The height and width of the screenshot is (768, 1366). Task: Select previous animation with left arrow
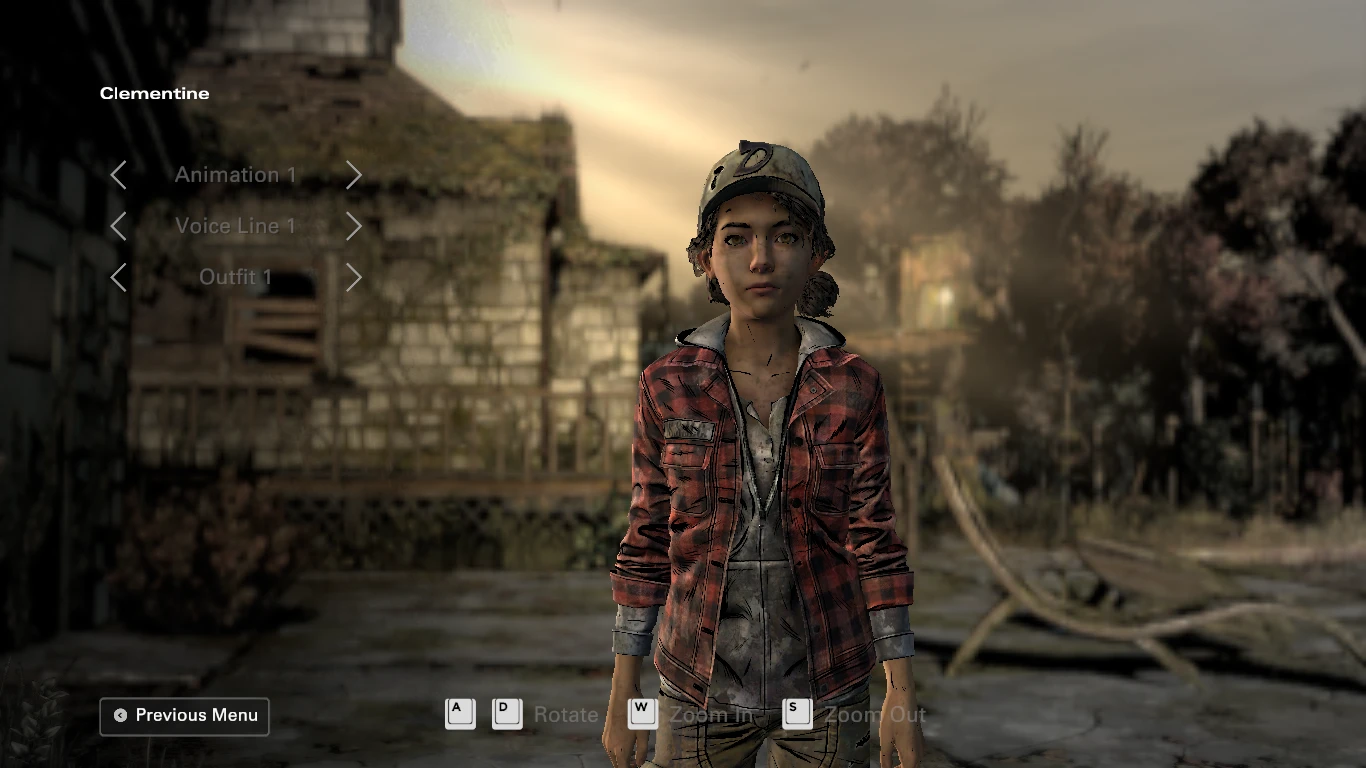tap(118, 175)
